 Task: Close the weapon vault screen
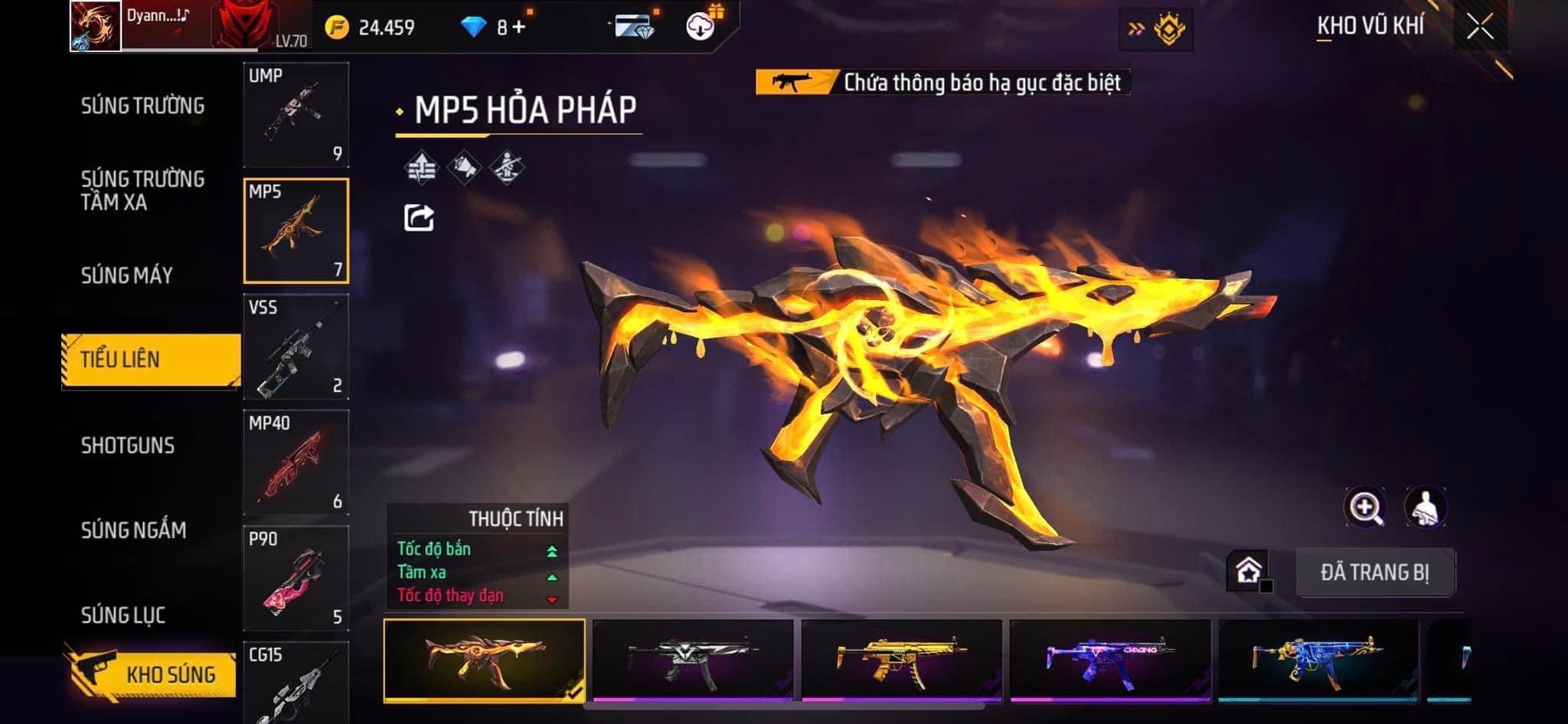point(1480,27)
